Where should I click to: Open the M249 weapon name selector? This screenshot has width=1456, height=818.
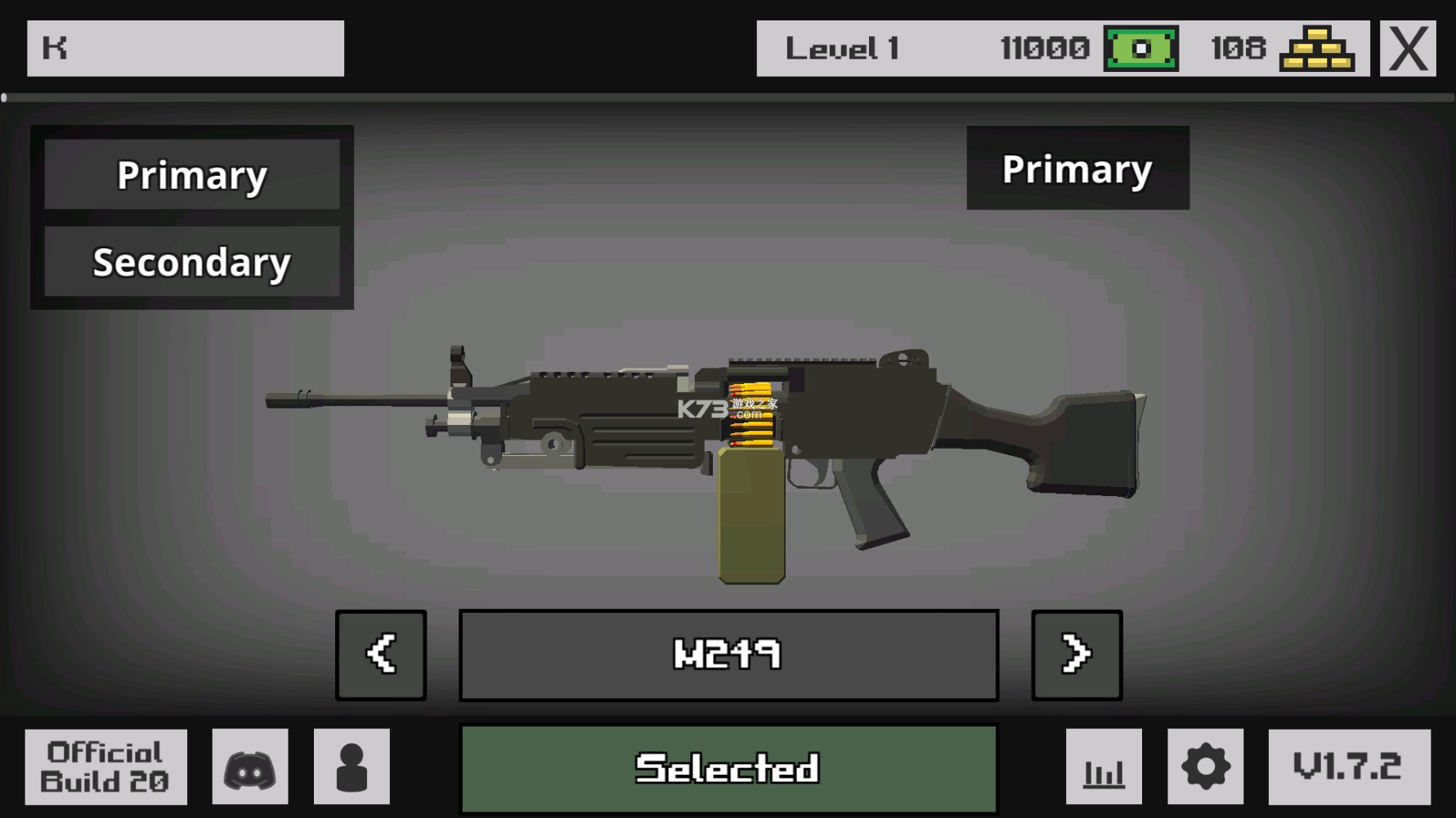[728, 654]
